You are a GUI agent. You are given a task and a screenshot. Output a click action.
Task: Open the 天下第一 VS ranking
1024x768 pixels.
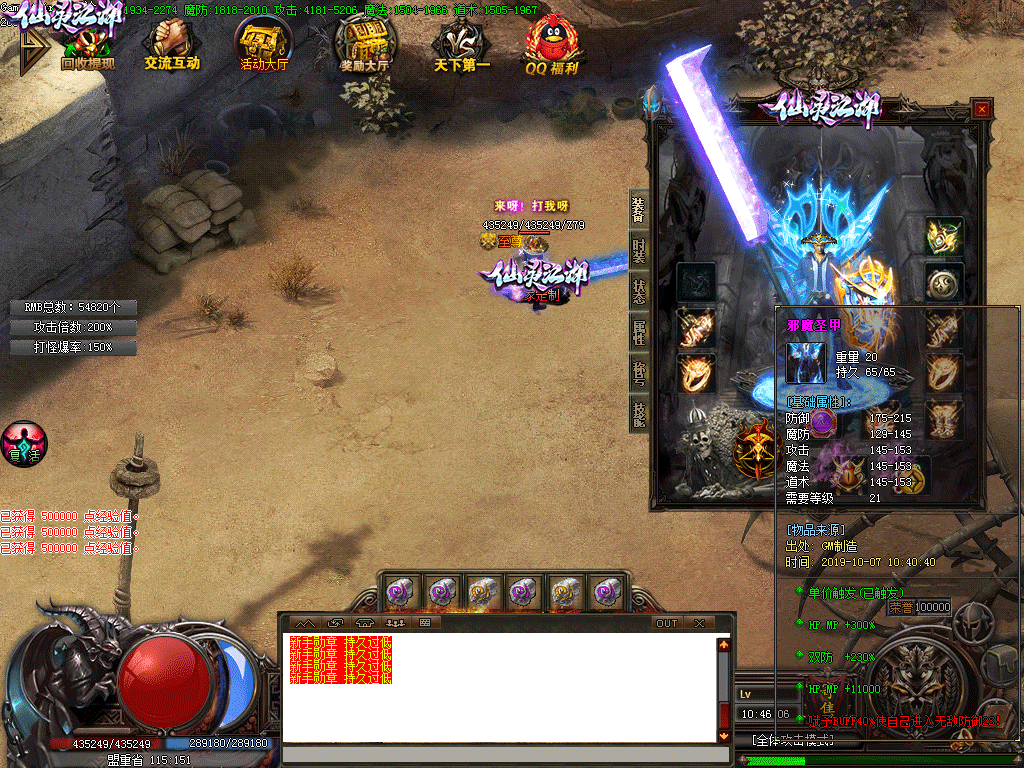(x=462, y=47)
